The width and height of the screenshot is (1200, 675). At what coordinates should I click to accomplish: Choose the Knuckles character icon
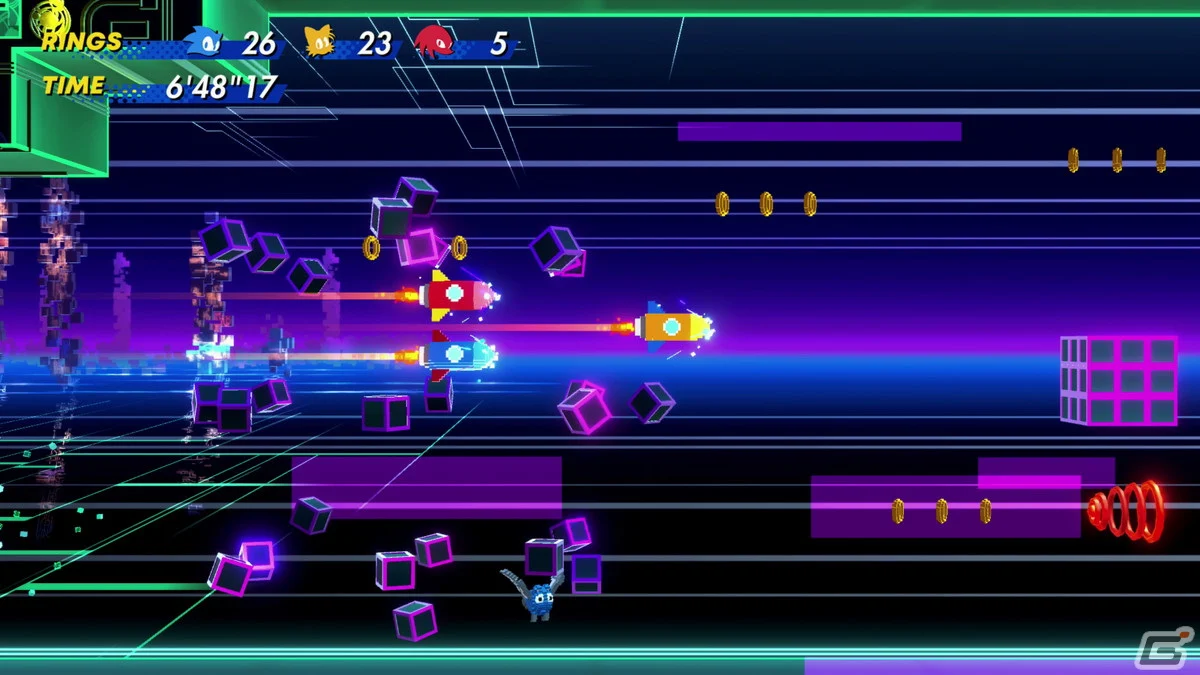tap(434, 43)
